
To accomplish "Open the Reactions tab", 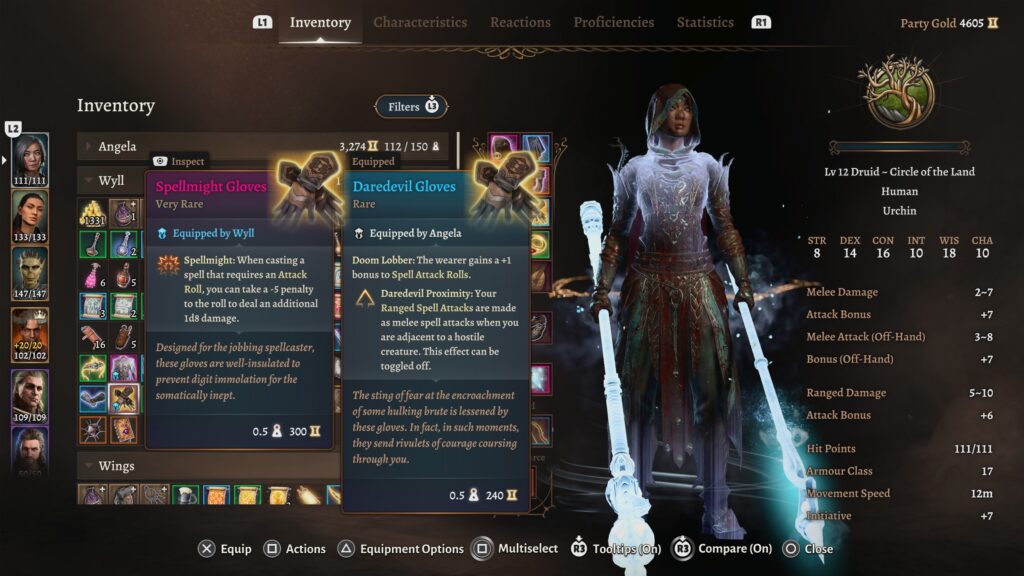I will [520, 22].
